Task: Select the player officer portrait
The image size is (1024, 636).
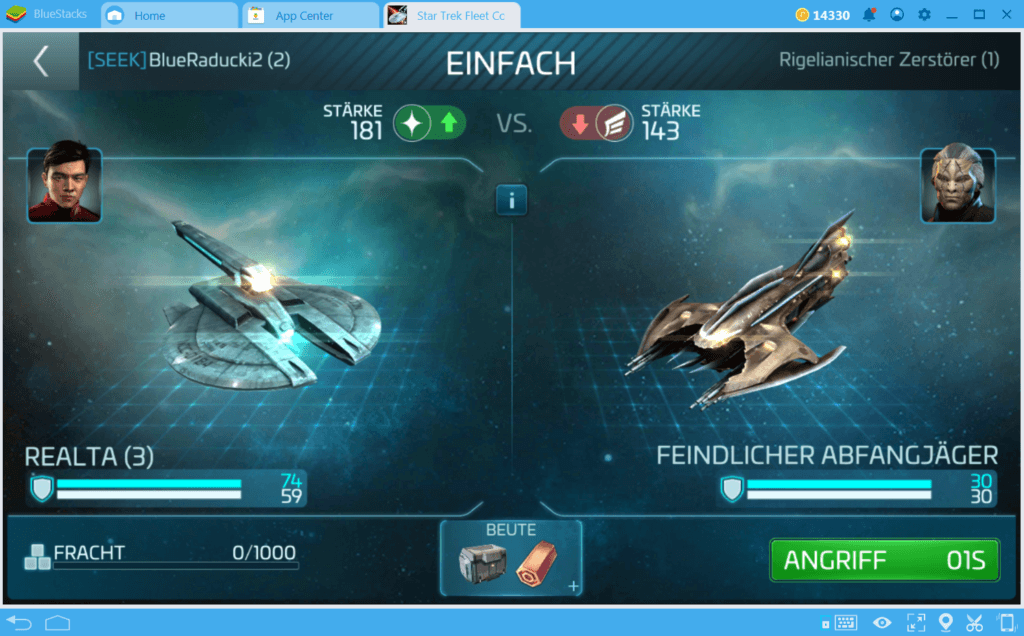Action: (64, 184)
